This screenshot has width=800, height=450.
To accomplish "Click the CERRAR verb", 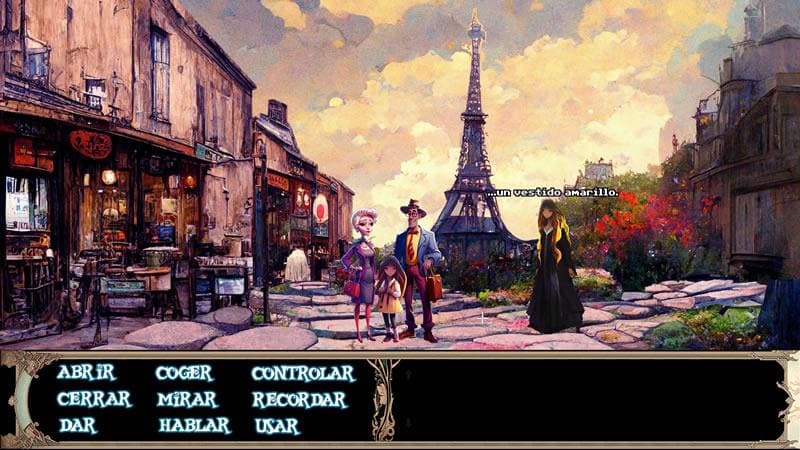I will click(x=94, y=399).
